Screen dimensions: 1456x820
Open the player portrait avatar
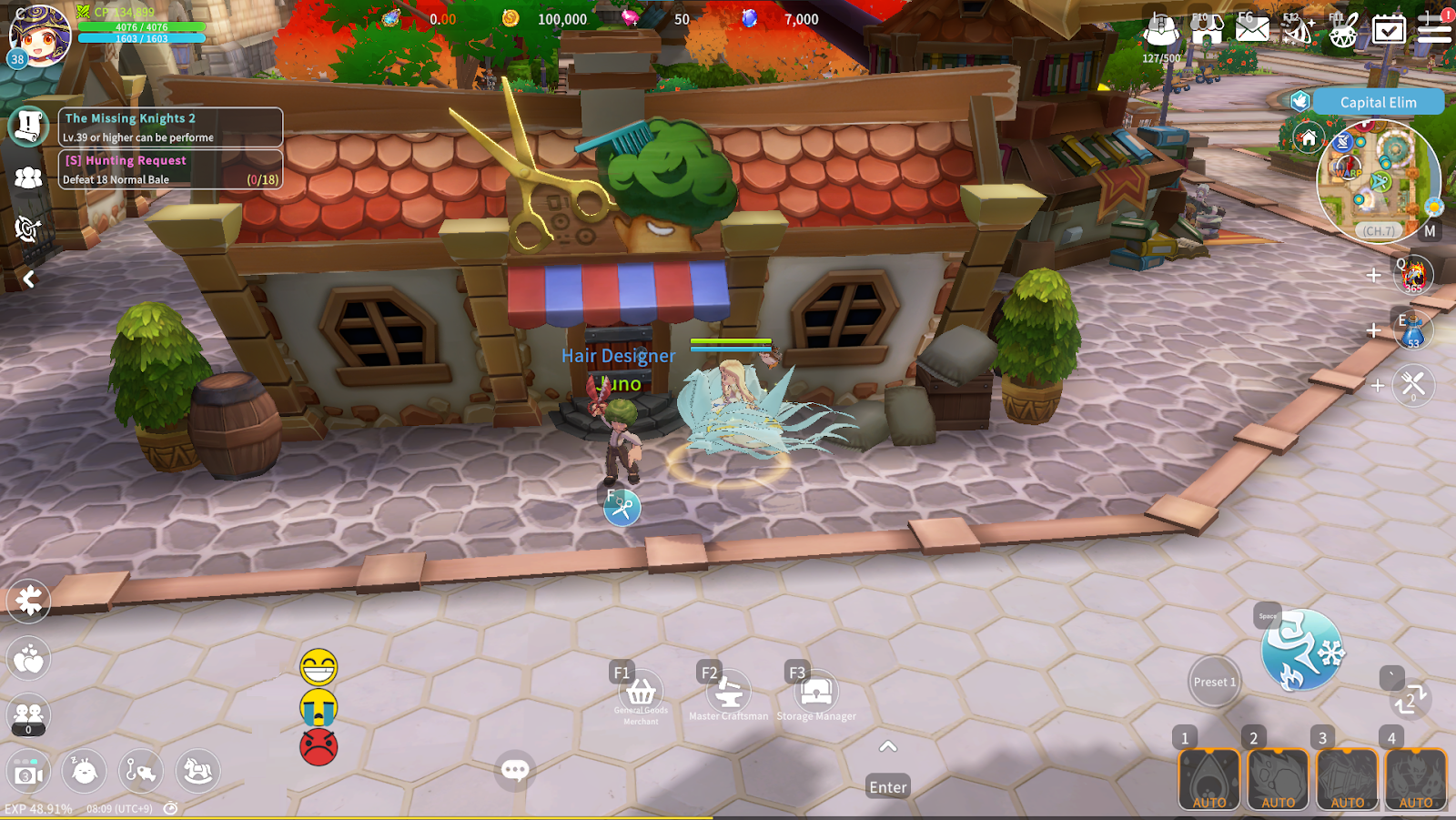39,36
